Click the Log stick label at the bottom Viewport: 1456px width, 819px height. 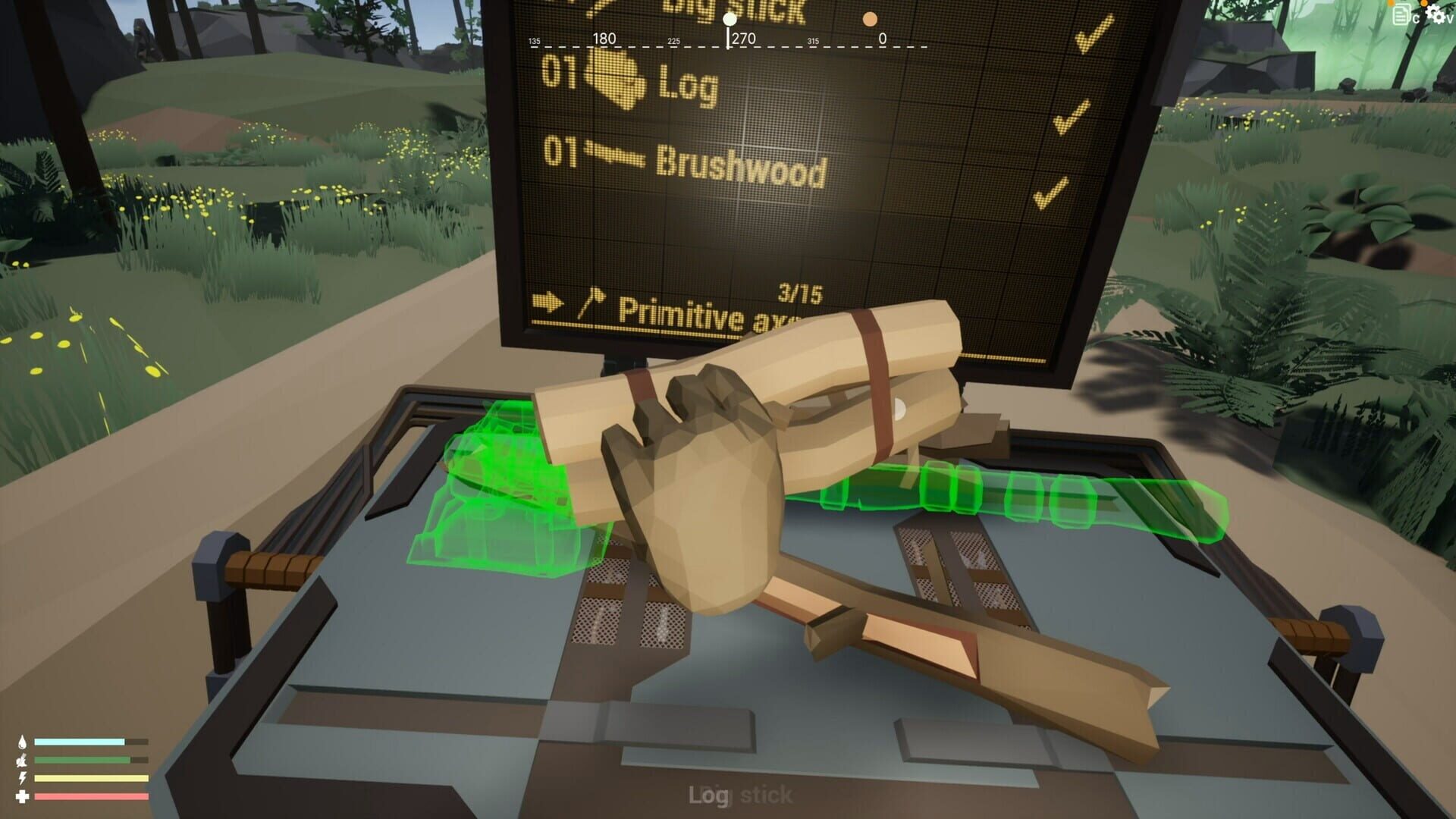(x=739, y=794)
